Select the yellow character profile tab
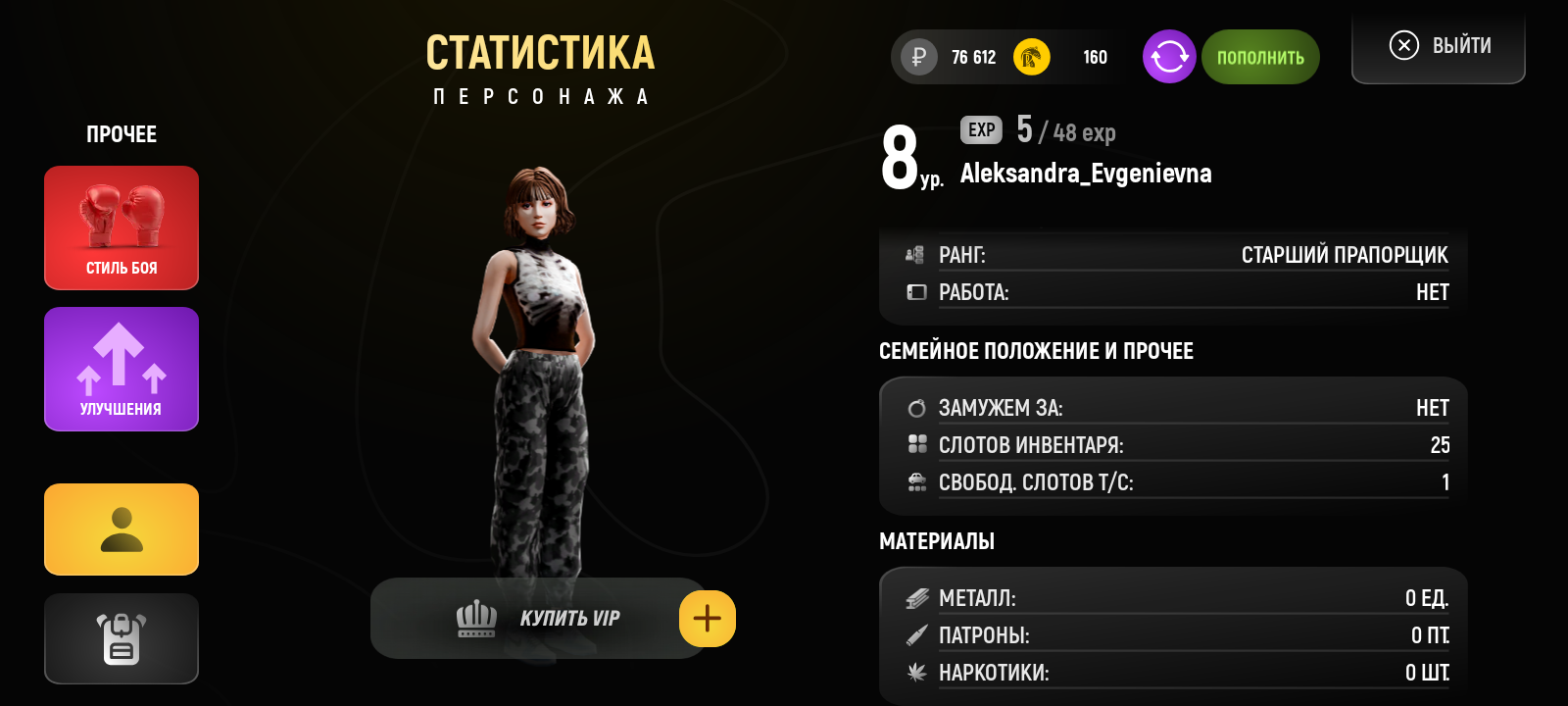Screen dimensions: 1568x706 coord(122,529)
